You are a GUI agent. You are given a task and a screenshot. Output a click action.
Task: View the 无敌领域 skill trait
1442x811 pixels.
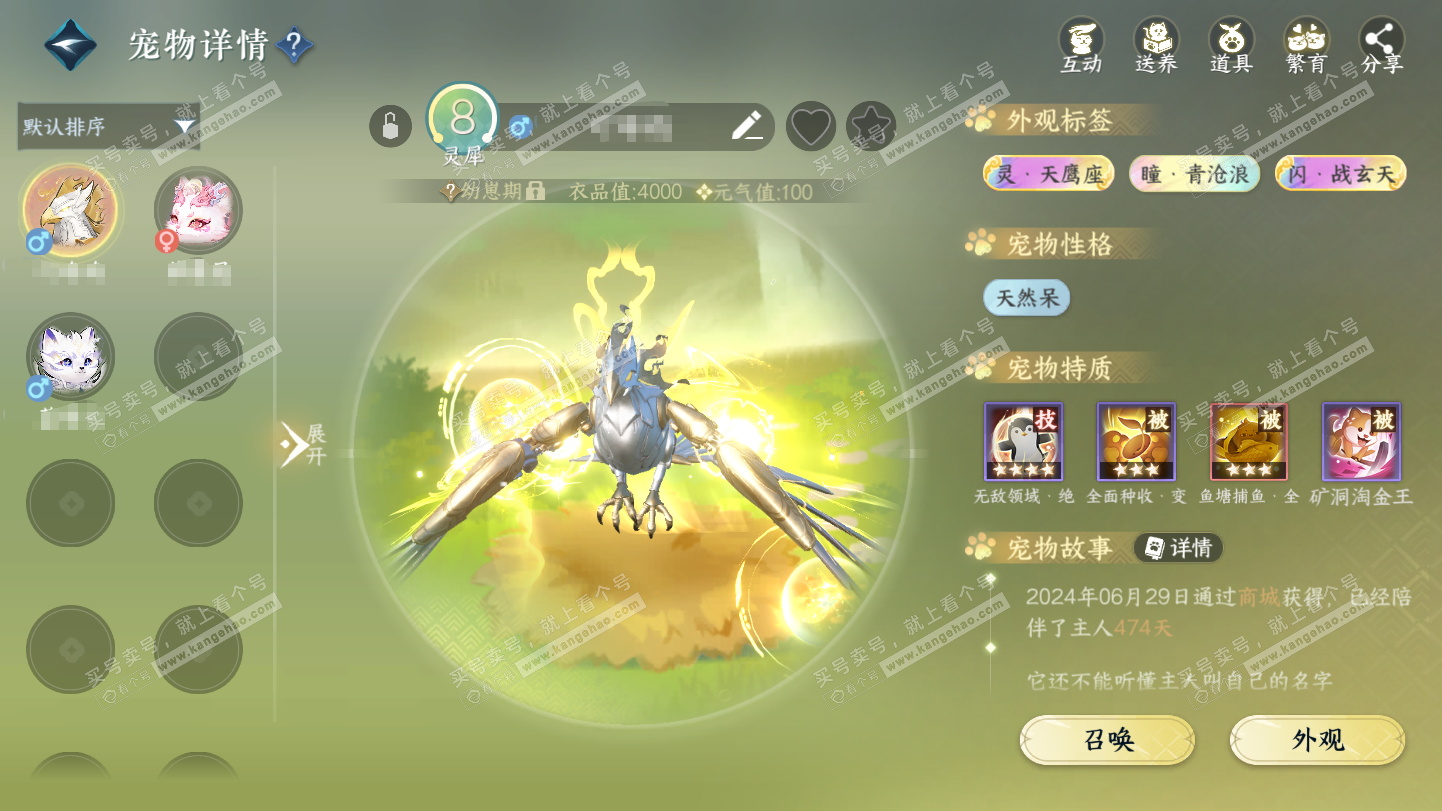point(1023,442)
